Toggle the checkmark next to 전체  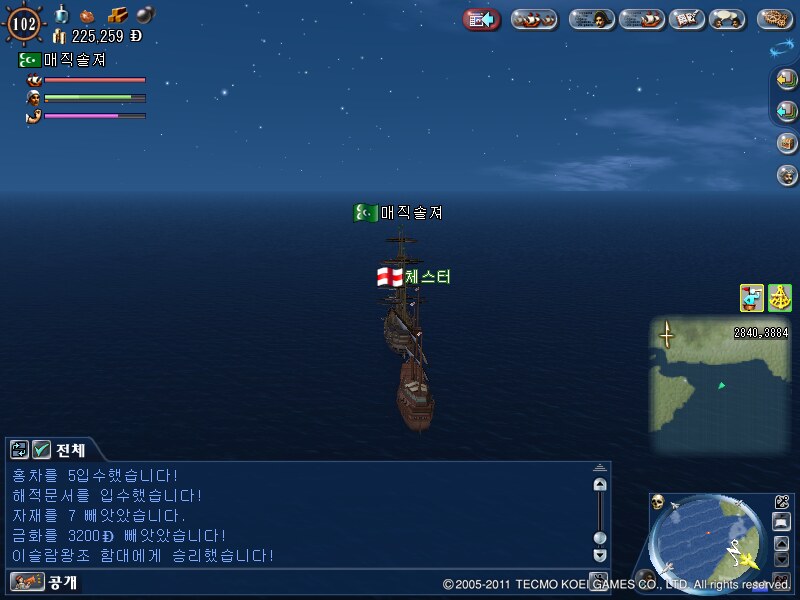[x=41, y=449]
